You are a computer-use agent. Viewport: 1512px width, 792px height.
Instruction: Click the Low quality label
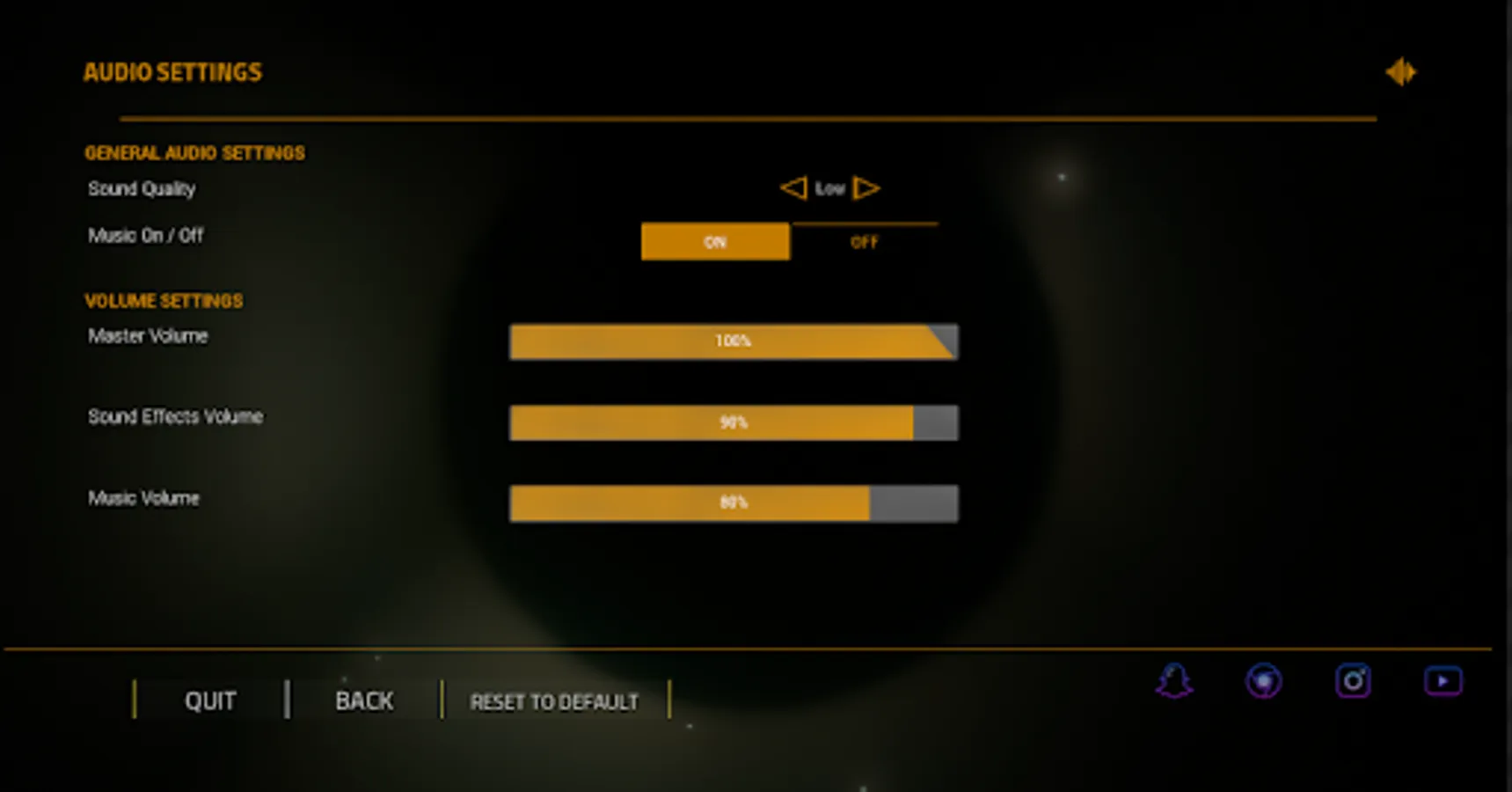pyautogui.click(x=830, y=187)
